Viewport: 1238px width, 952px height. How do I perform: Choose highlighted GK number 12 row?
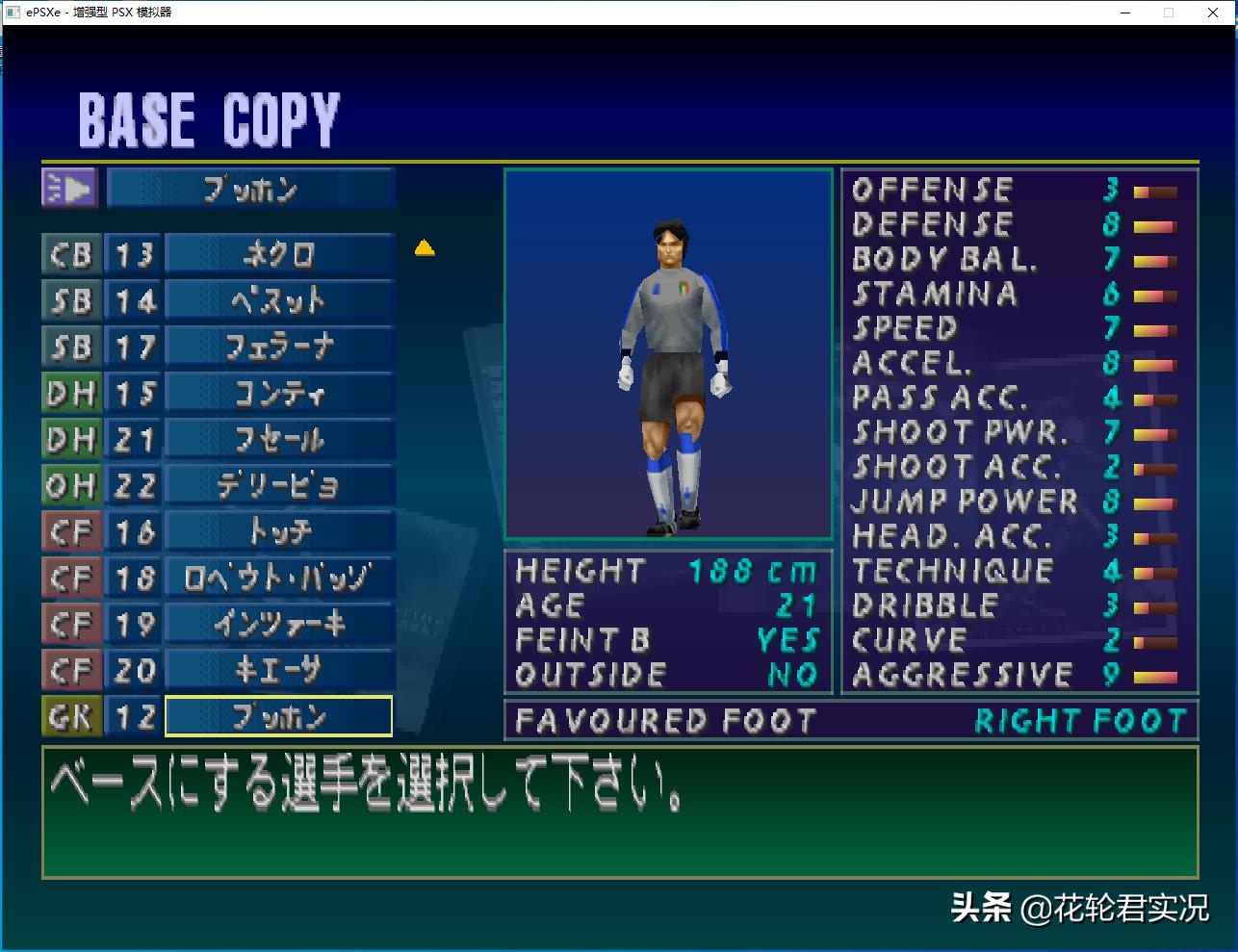(279, 716)
